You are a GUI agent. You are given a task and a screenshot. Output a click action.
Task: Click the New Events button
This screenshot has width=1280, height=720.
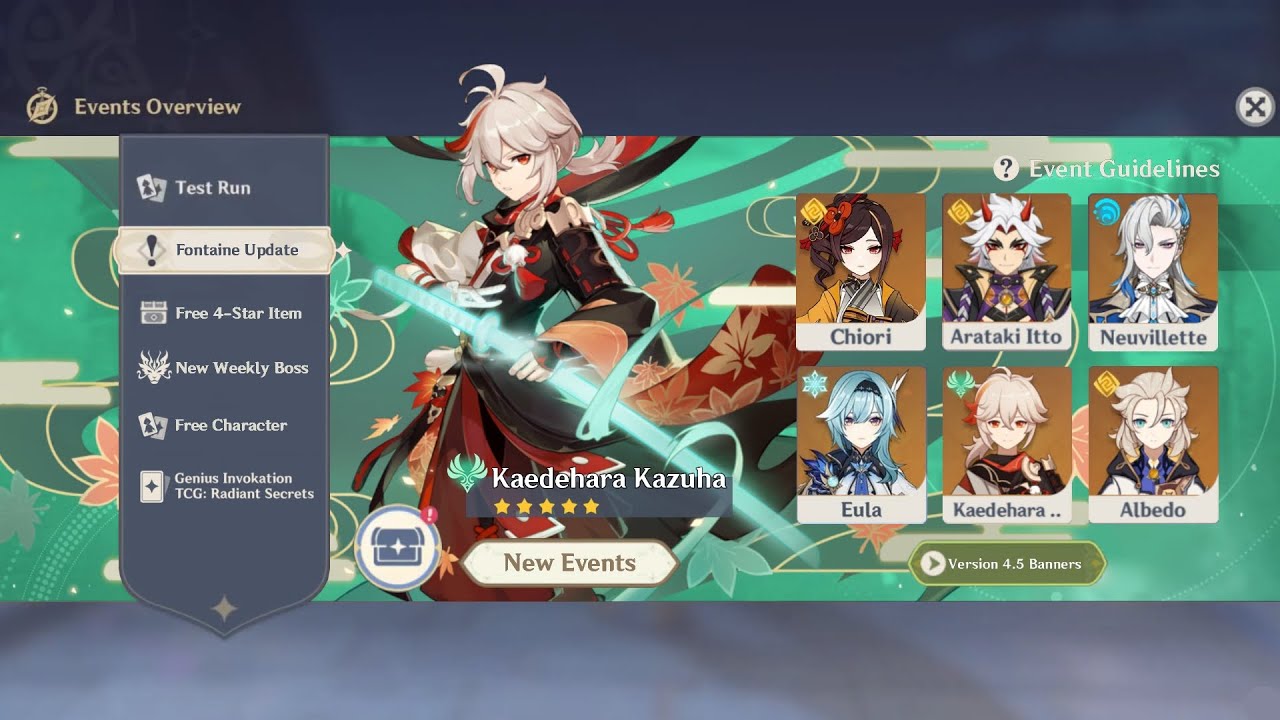point(569,563)
